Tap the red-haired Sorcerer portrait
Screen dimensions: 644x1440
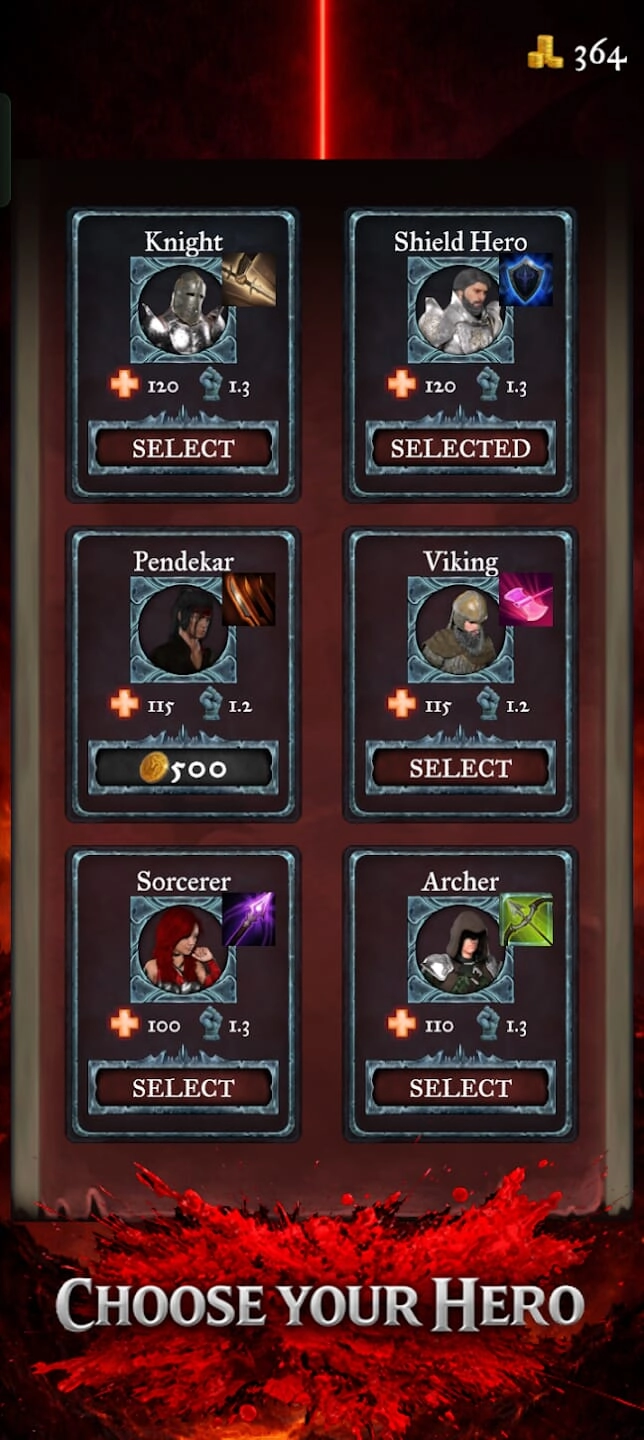pyautogui.click(x=182, y=949)
